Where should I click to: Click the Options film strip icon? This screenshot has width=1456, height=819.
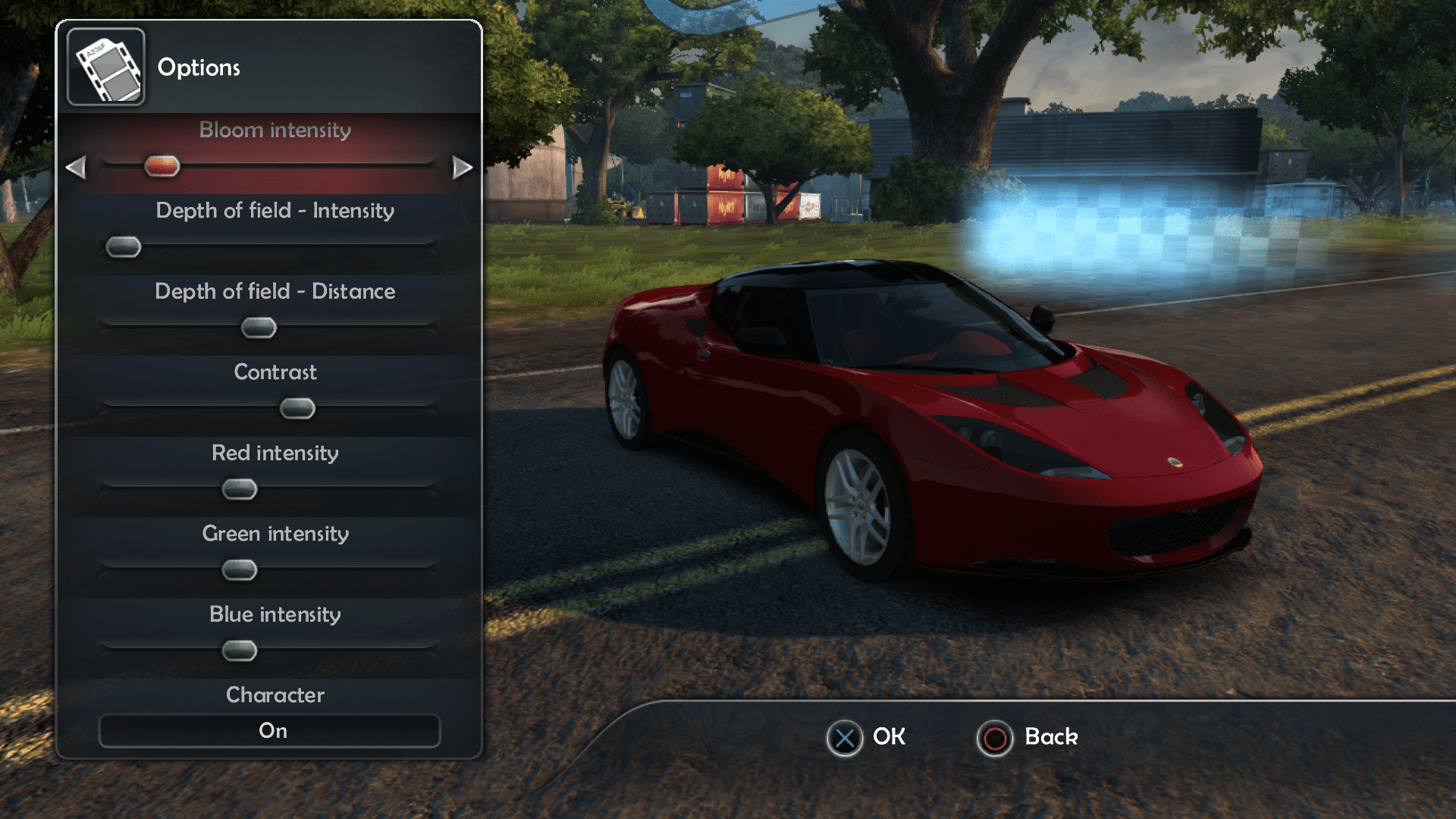click(106, 67)
